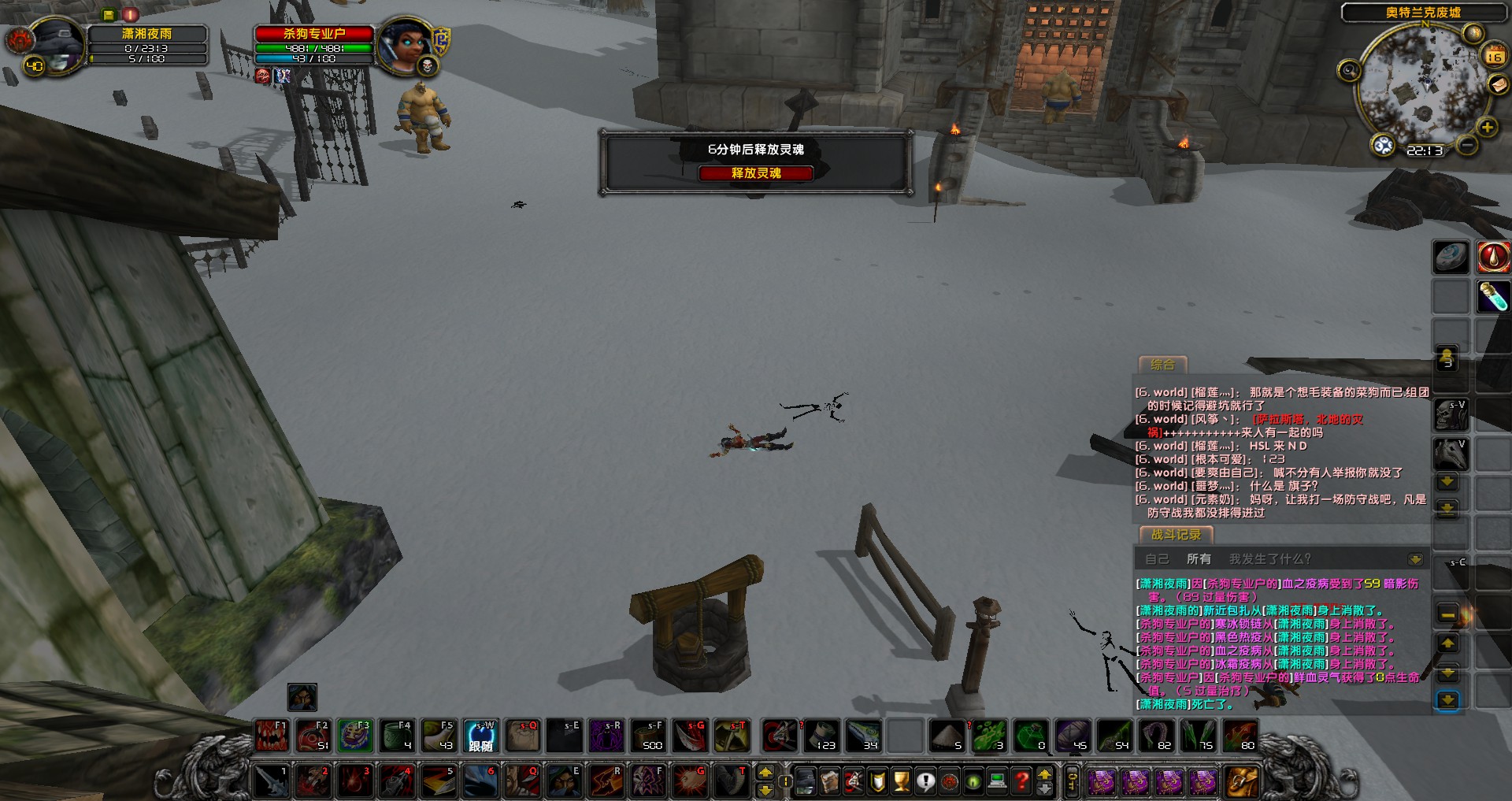This screenshot has width=1512, height=801.
Task: Open the mail envelope icon by minimap
Action: pyautogui.click(x=1498, y=86)
